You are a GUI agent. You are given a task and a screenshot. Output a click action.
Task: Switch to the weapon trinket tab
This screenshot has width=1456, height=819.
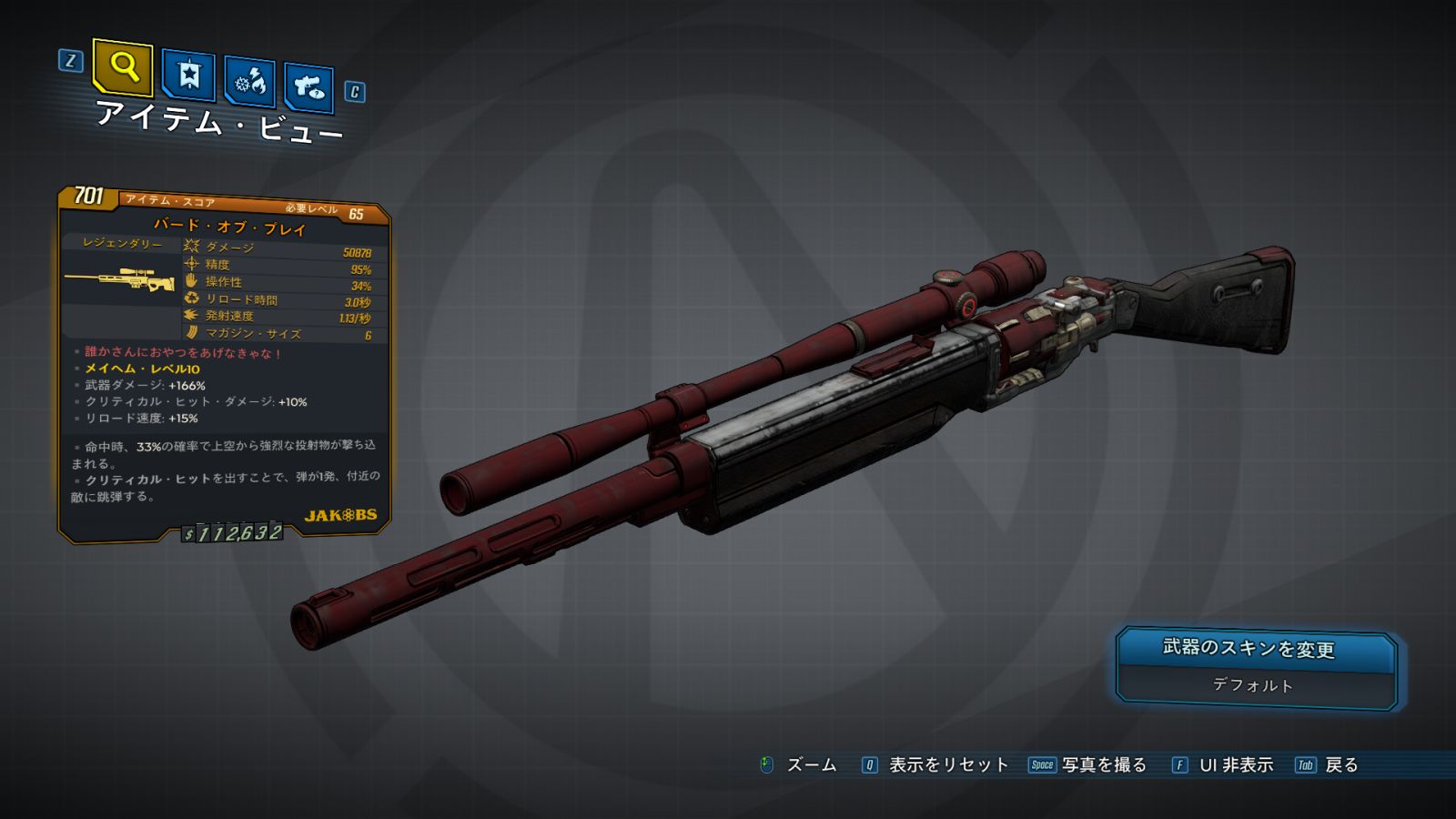308,88
